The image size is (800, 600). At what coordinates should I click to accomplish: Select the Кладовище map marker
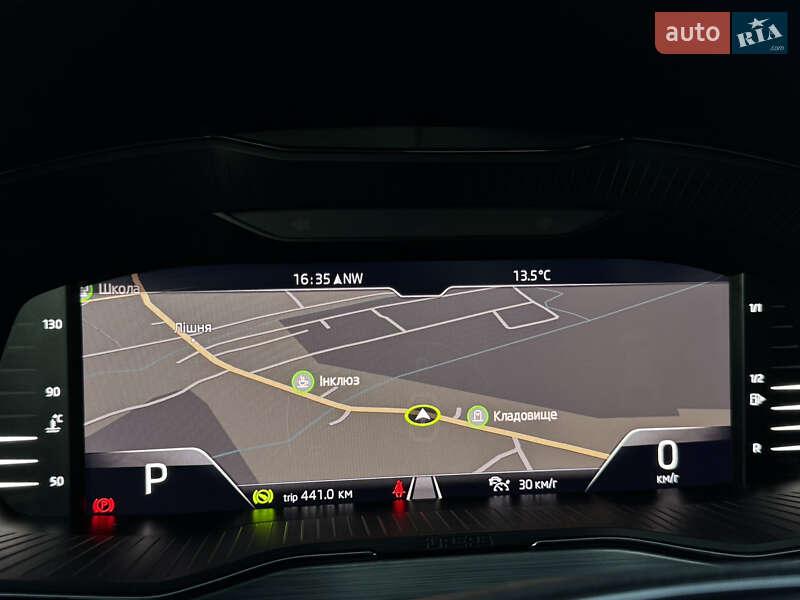(x=478, y=415)
